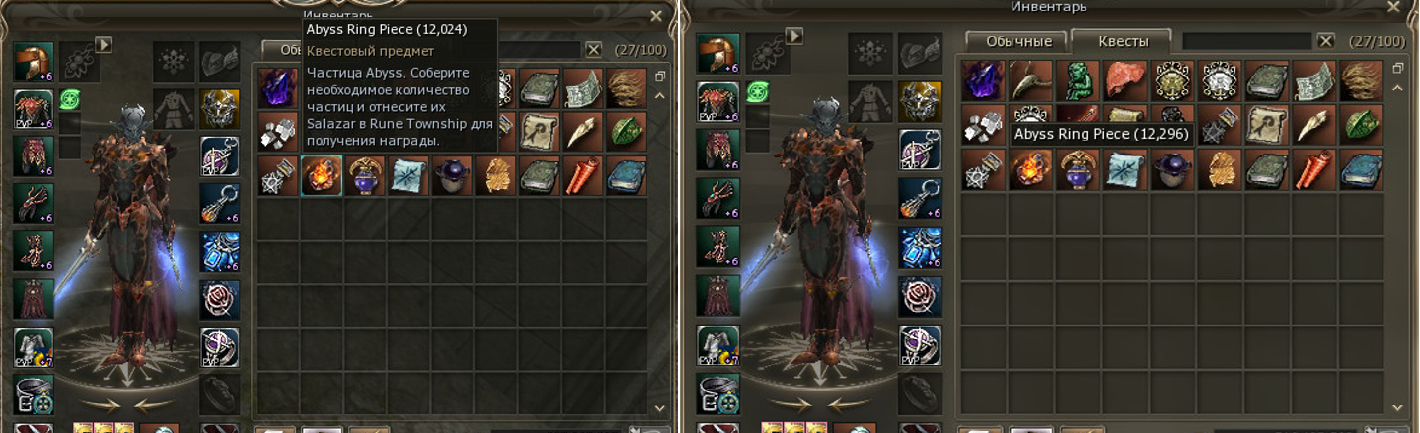Close the left inventory window
The height and width of the screenshot is (433, 1420).
[x=656, y=16]
